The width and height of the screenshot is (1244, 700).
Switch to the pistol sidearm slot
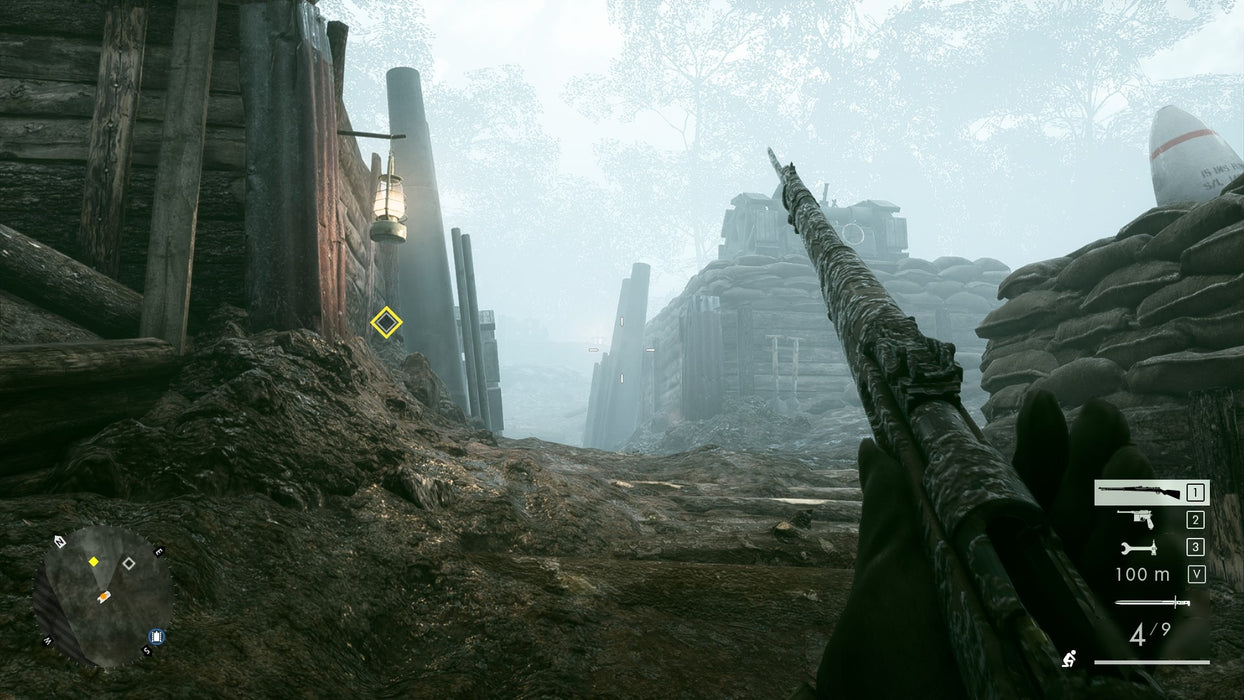(1137, 519)
